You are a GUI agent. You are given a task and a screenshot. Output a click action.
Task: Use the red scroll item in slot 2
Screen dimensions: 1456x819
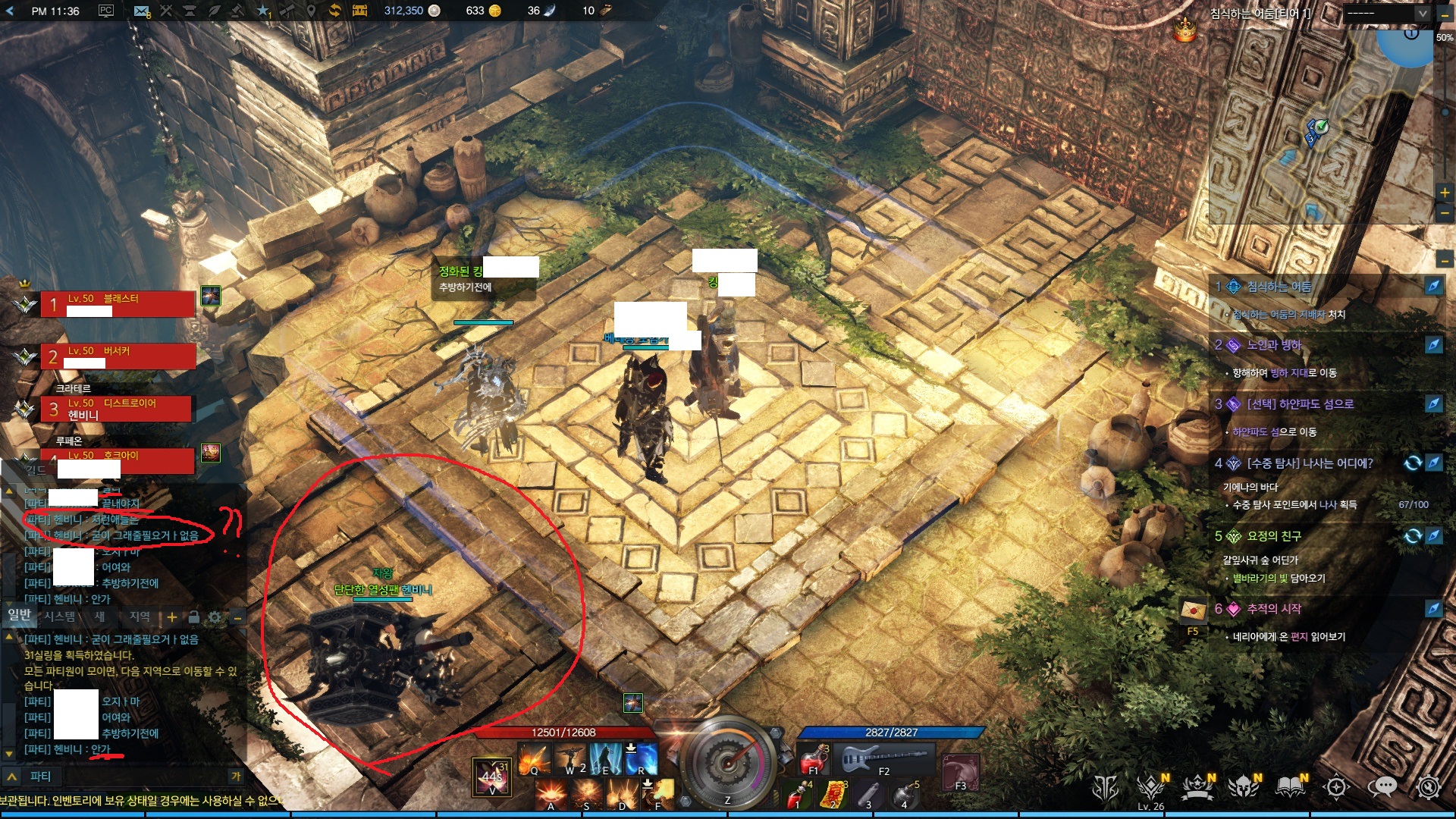pos(834,795)
